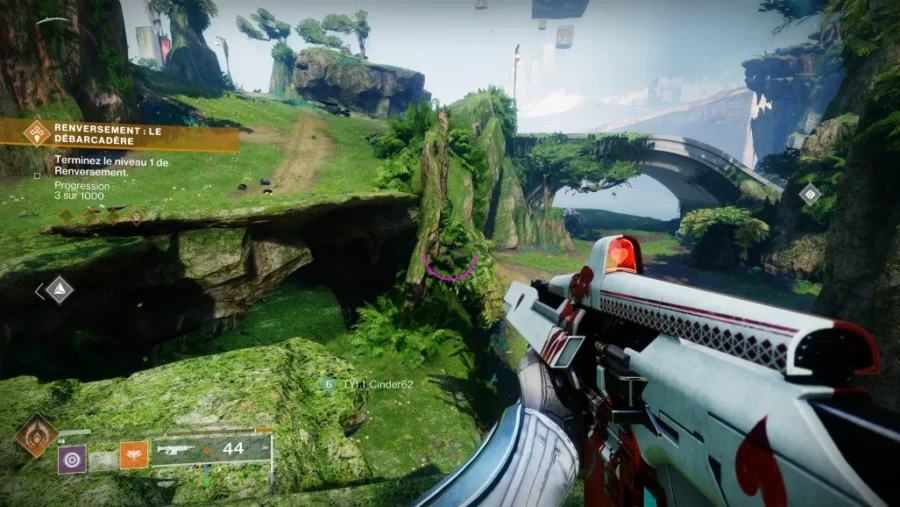Select the purple grenade ability icon

click(x=72, y=459)
